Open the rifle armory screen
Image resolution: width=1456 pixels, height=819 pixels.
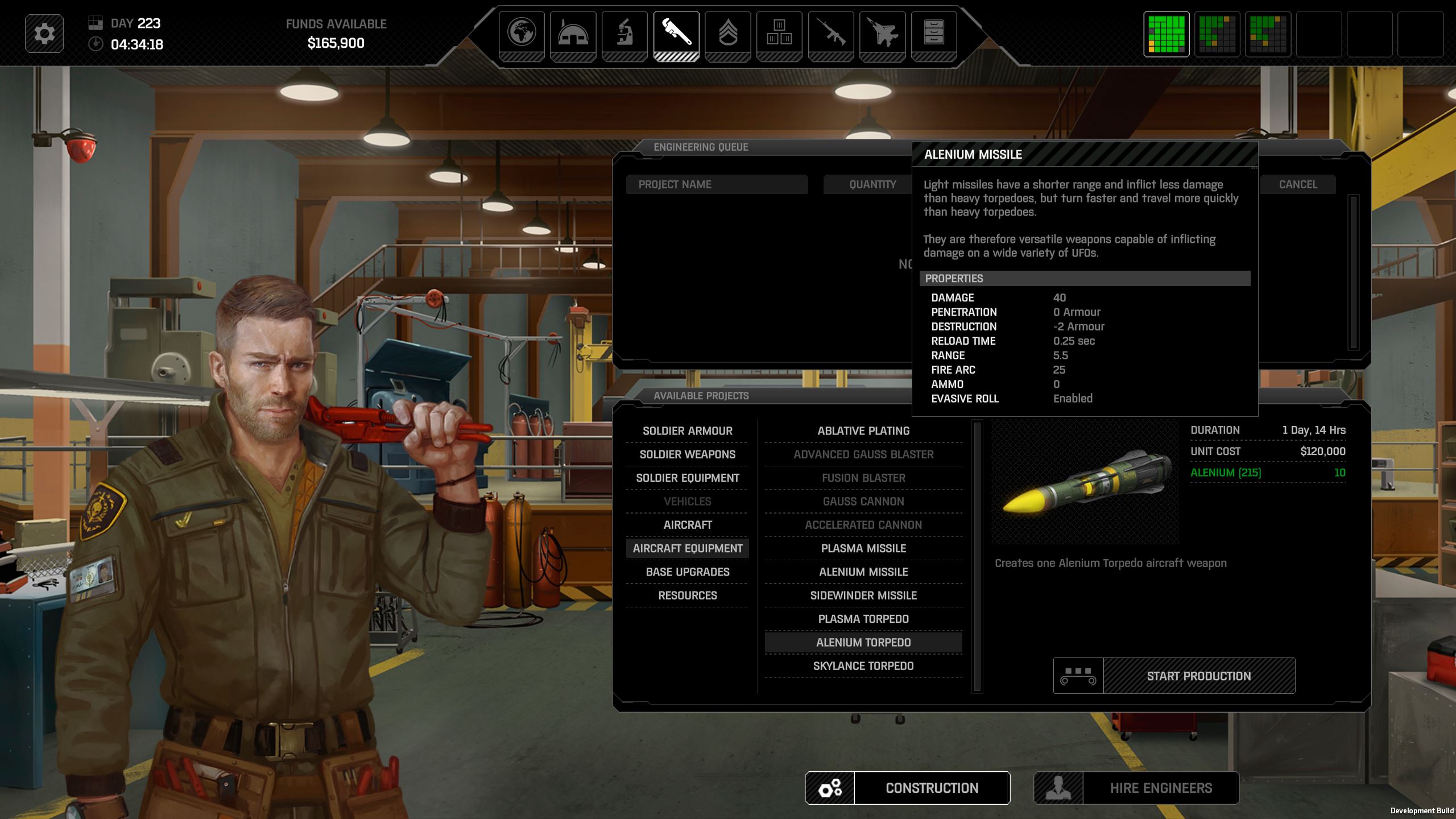click(831, 33)
